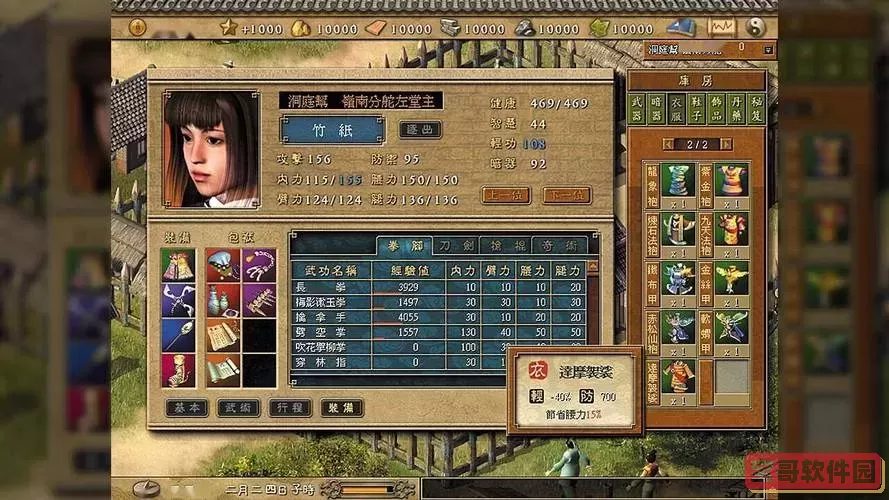Image resolution: width=889 pixels, height=500 pixels.
Task: Select the 長拳 skill row
Action: point(330,287)
